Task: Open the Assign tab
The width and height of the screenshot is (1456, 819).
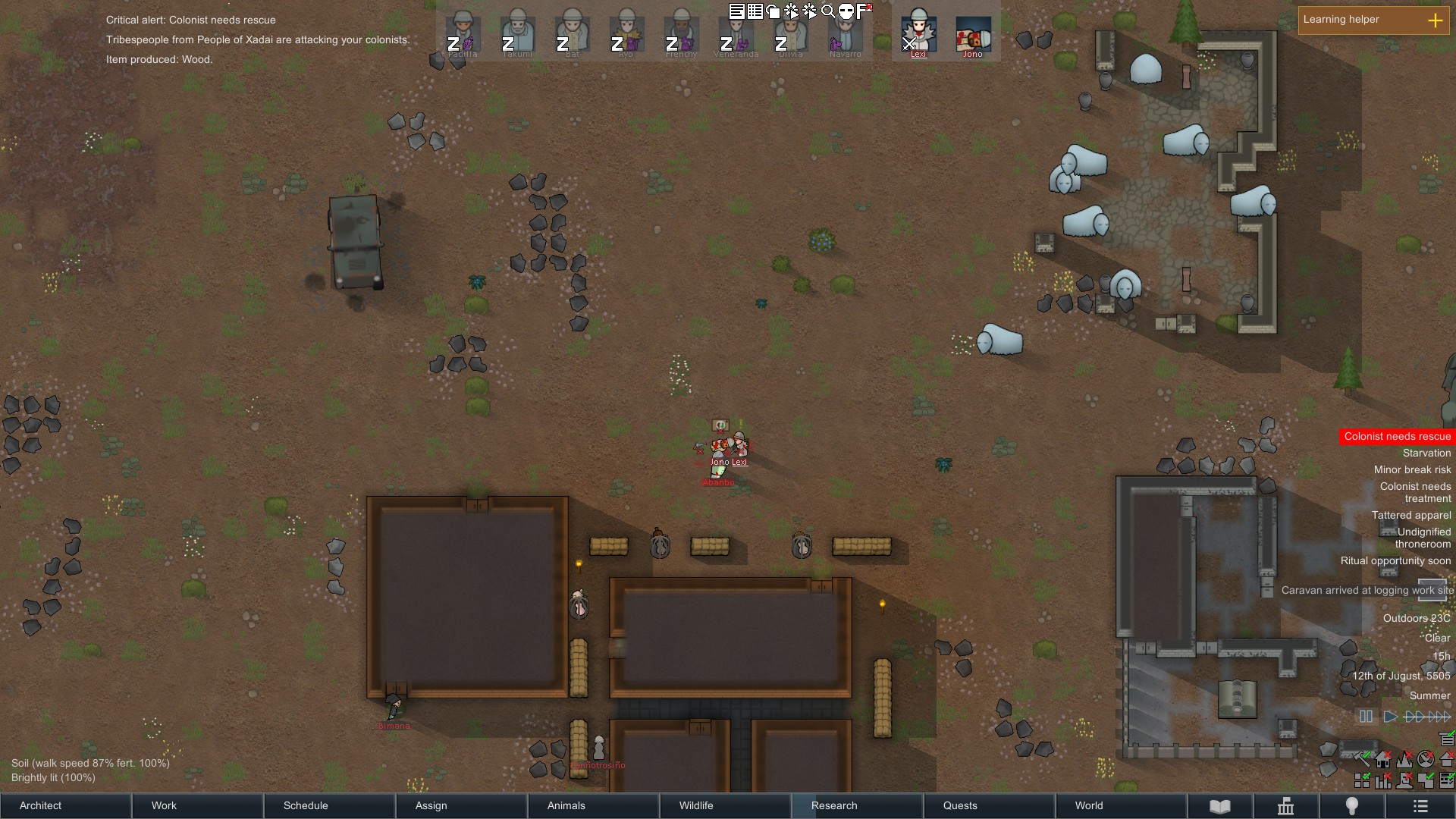Action: point(461,805)
